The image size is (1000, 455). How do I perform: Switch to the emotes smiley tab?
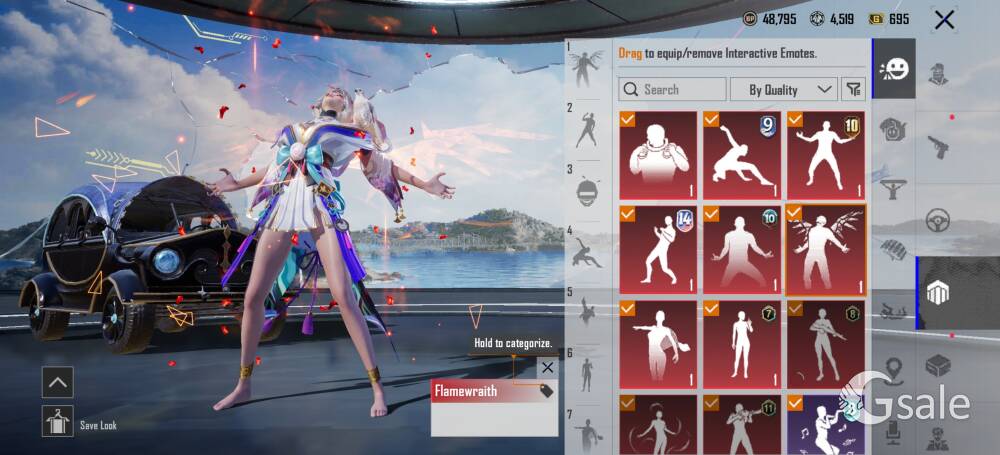tap(893, 69)
